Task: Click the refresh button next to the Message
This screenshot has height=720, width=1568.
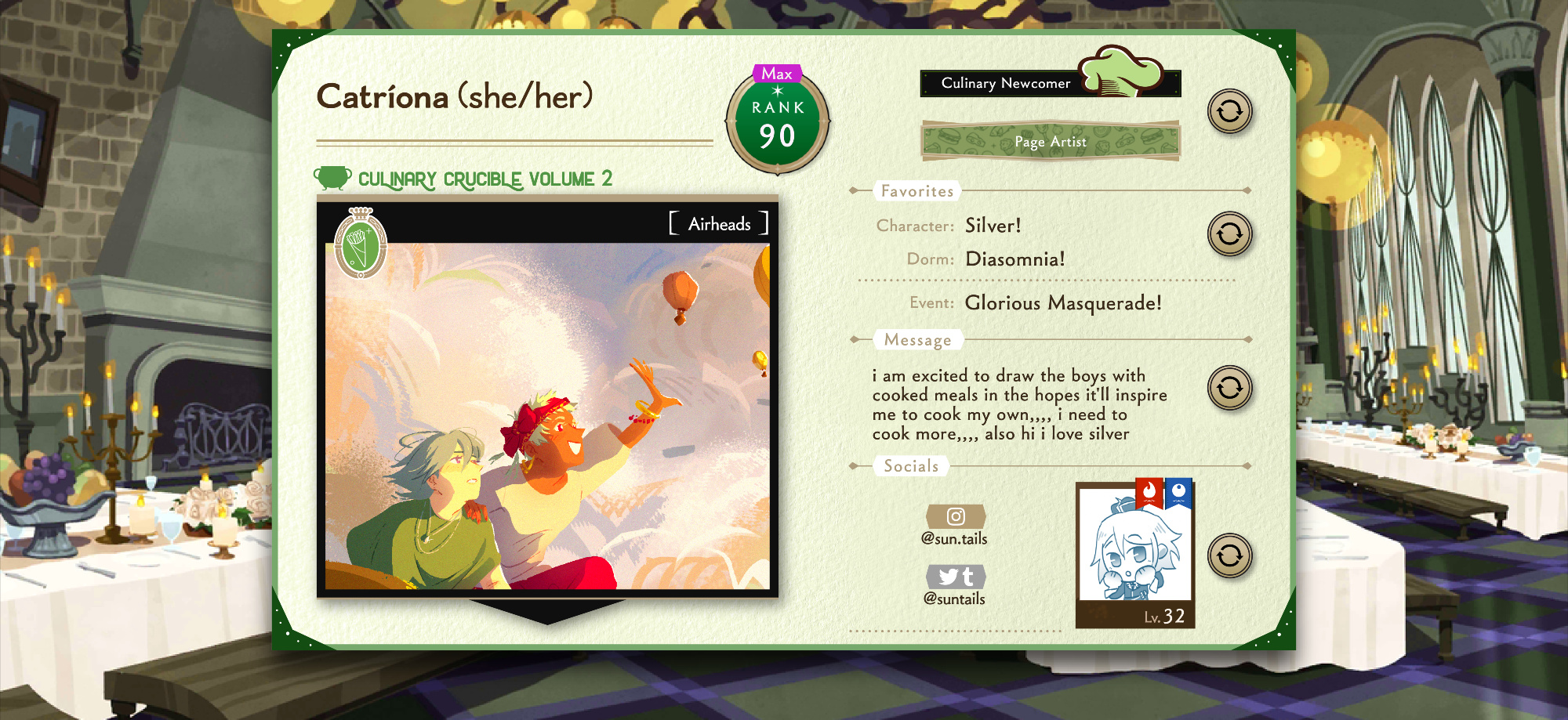Action: click(x=1229, y=388)
